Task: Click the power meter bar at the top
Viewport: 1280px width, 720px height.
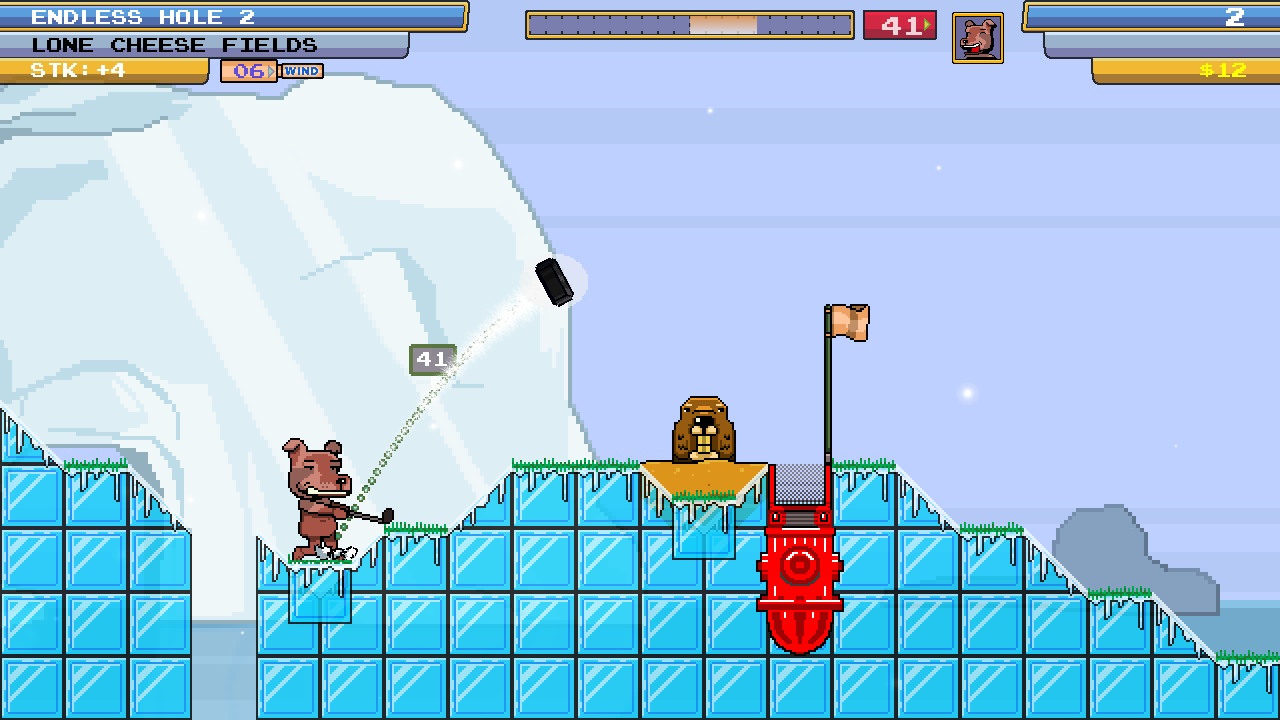Action: click(x=688, y=24)
